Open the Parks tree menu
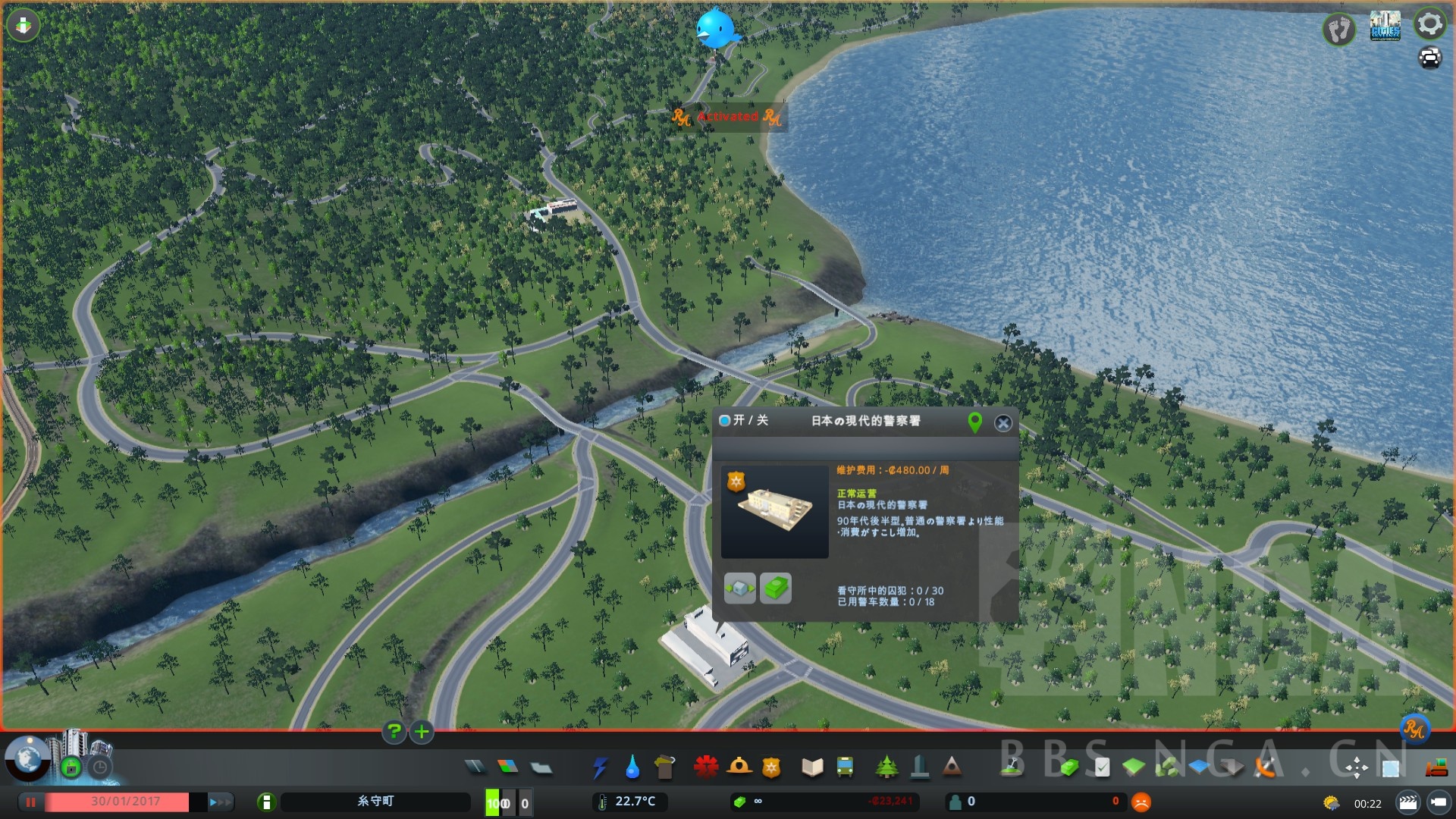The width and height of the screenshot is (1456, 819). click(886, 767)
